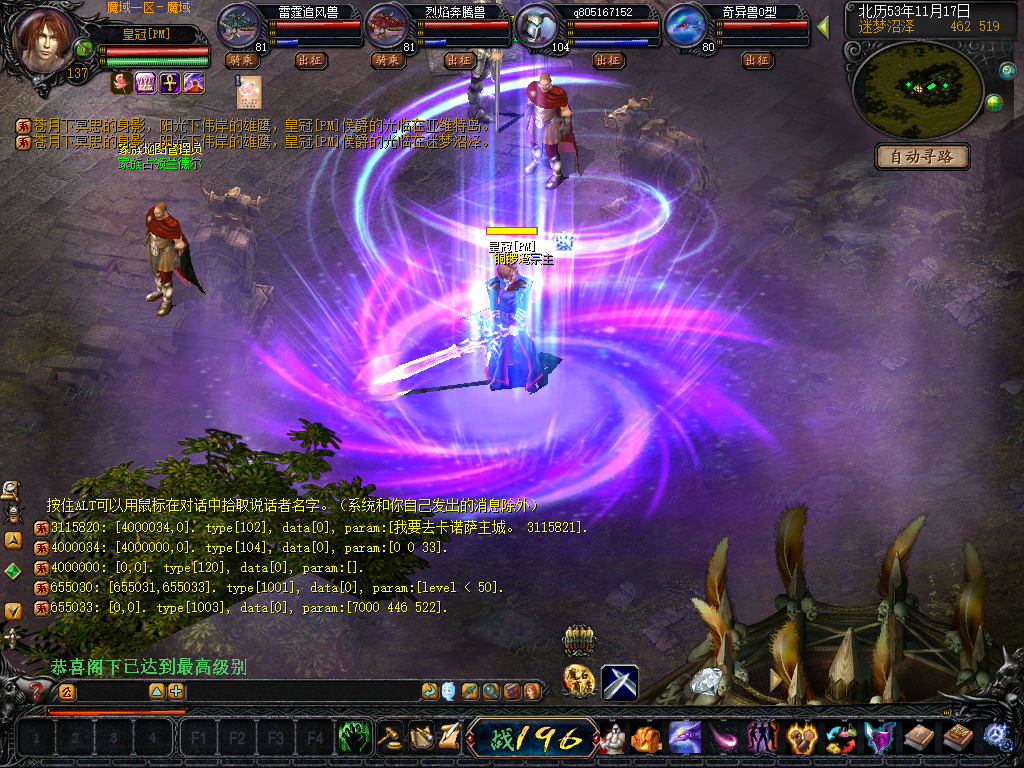The image size is (1024, 768).
Task: Click the auction gavel icon
Action: tap(390, 738)
